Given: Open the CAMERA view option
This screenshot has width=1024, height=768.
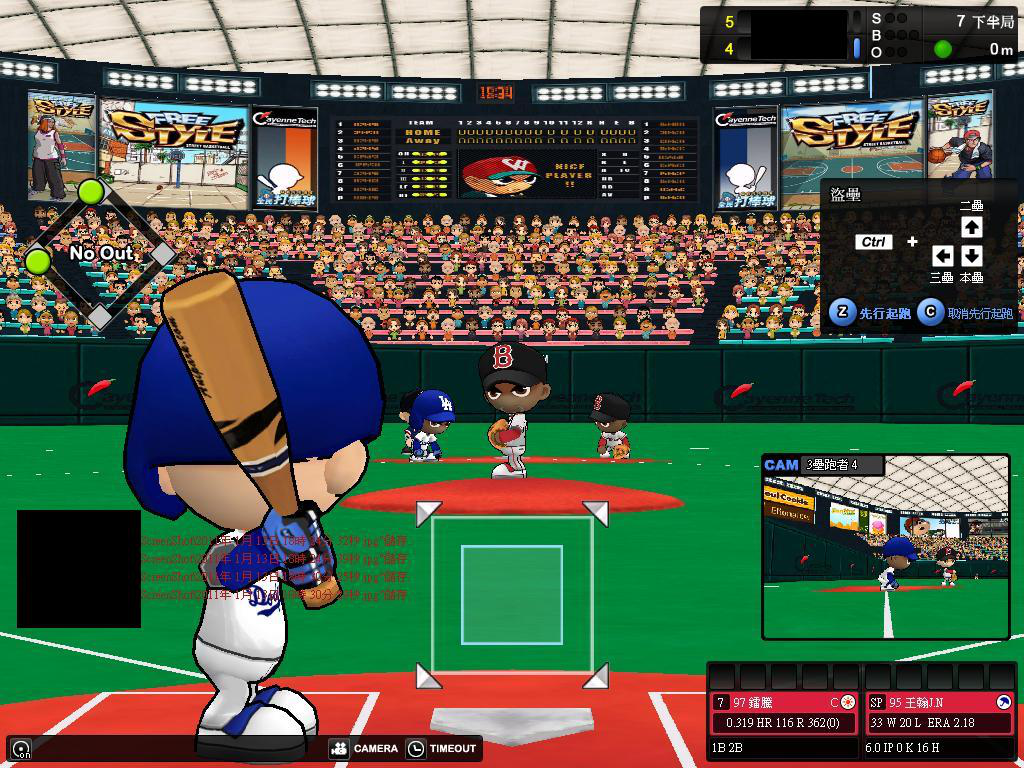Looking at the screenshot, I should click(x=364, y=748).
